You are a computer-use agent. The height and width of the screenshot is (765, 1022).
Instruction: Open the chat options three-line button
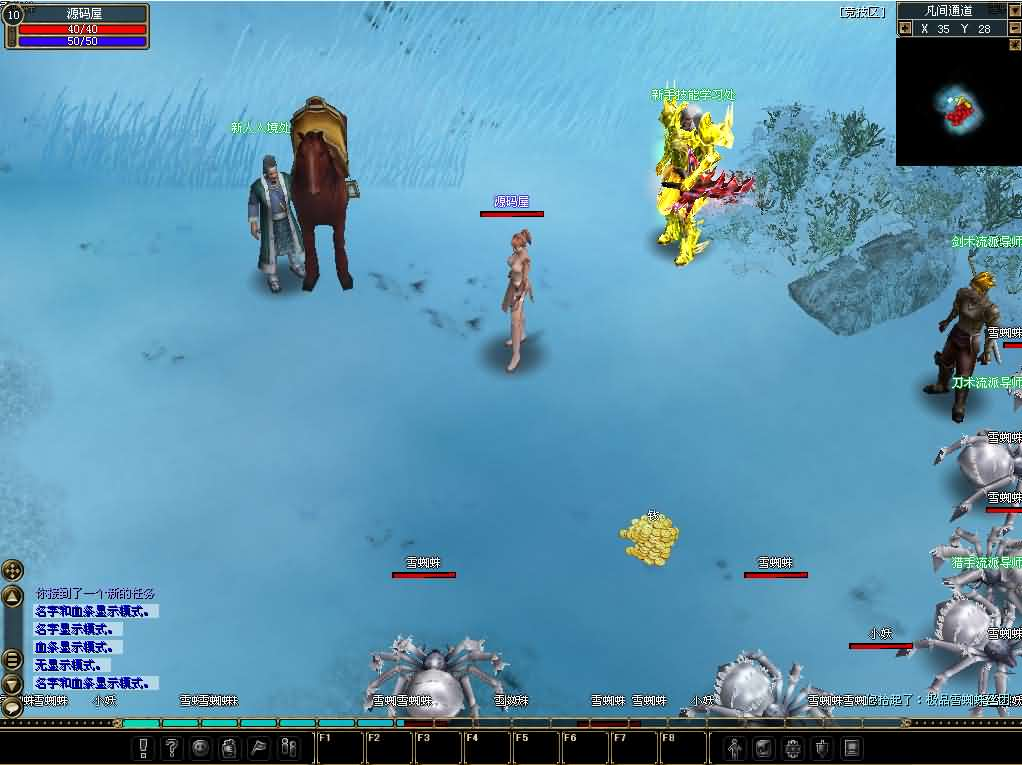(12, 659)
